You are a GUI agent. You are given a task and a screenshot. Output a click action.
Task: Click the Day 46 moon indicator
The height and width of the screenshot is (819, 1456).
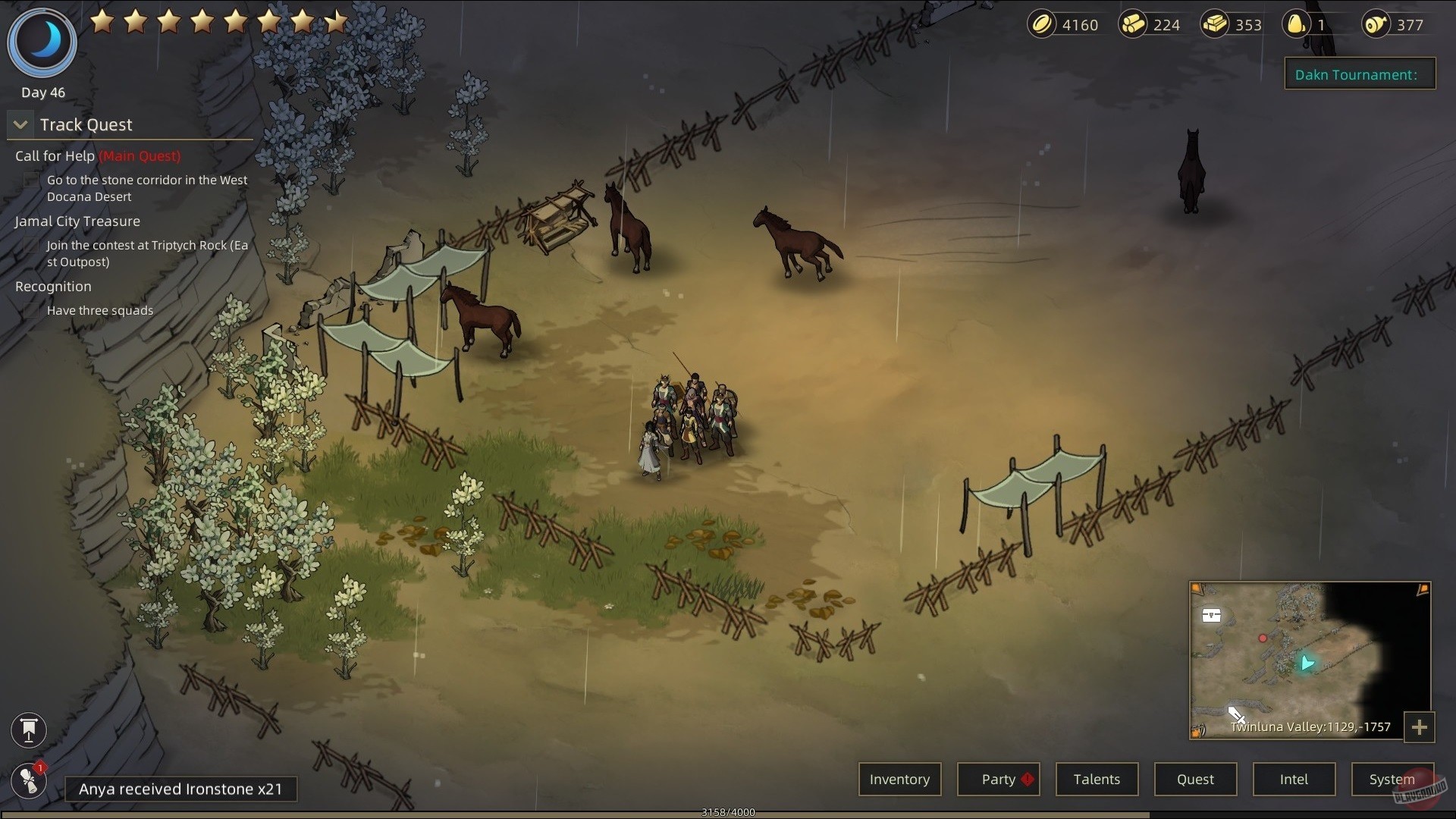pos(42,42)
